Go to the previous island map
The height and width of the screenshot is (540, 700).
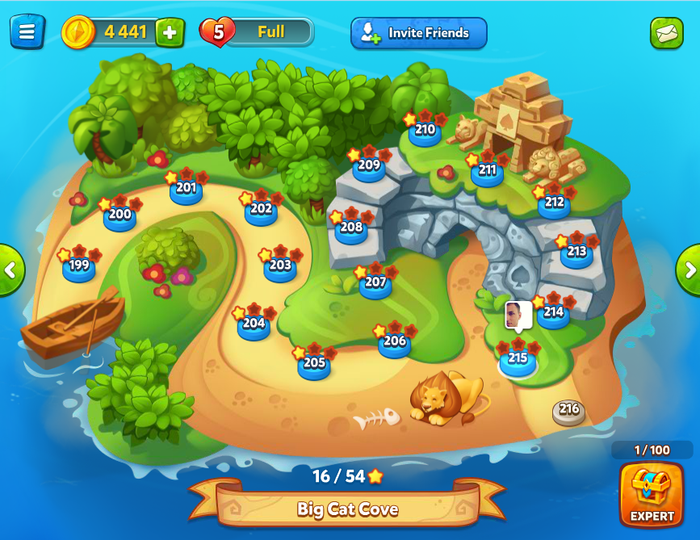pyautogui.click(x=10, y=269)
